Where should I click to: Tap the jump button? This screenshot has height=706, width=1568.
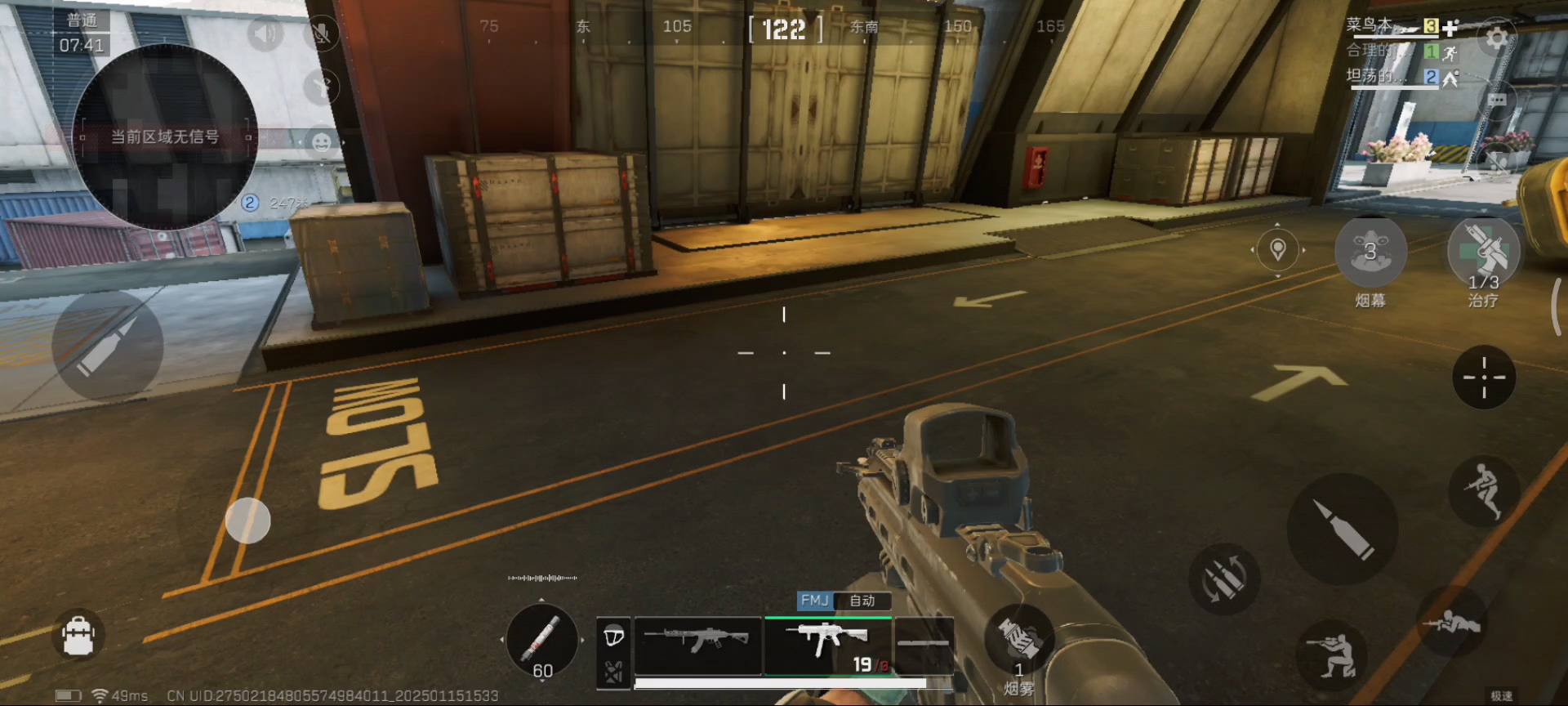point(1484,490)
